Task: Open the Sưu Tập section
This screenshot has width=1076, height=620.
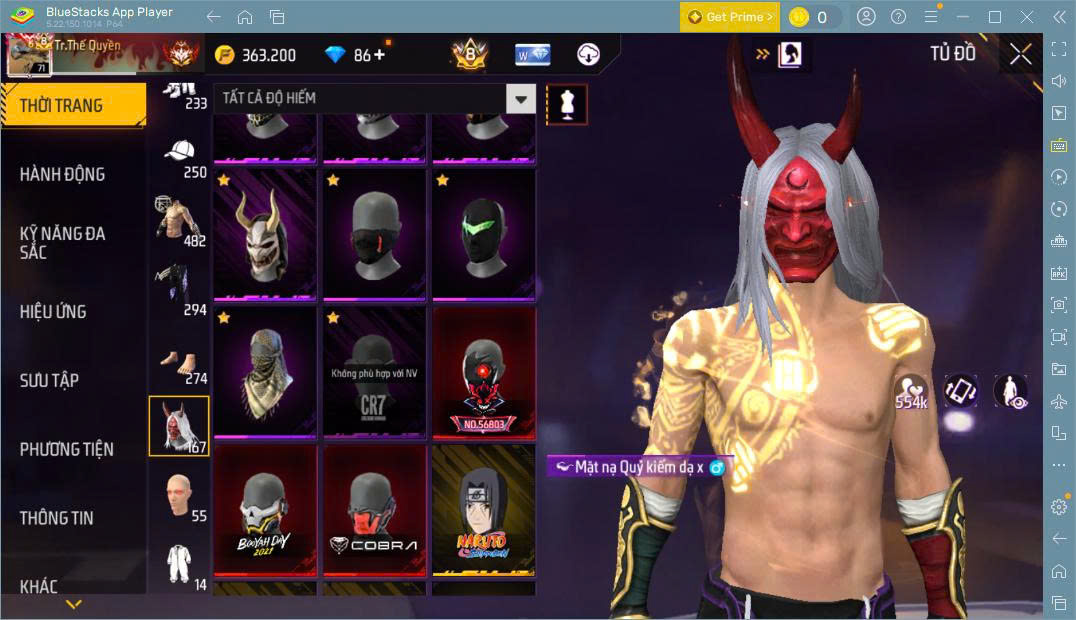Action: 49,380
